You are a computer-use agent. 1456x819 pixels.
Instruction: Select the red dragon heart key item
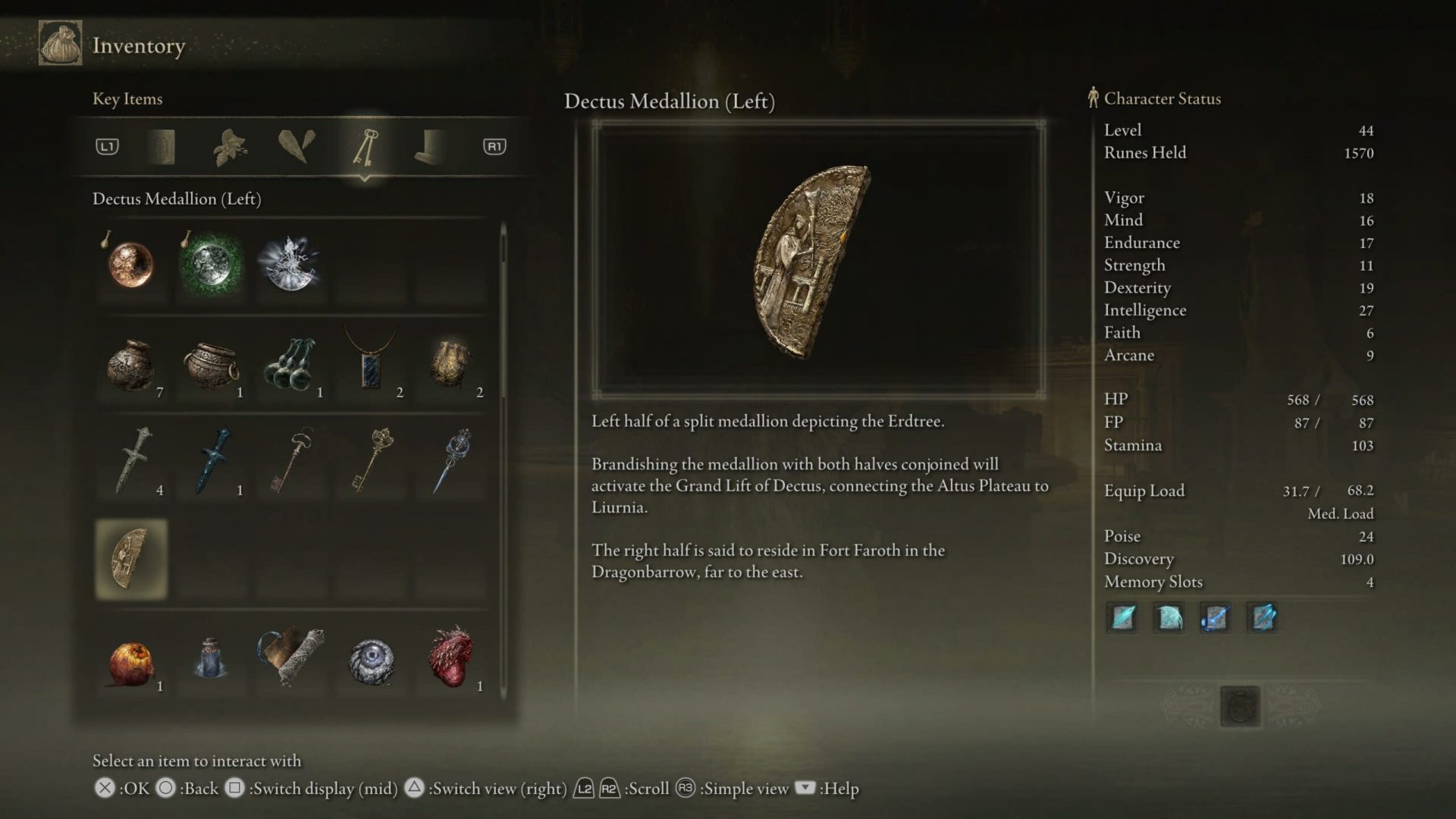452,660
